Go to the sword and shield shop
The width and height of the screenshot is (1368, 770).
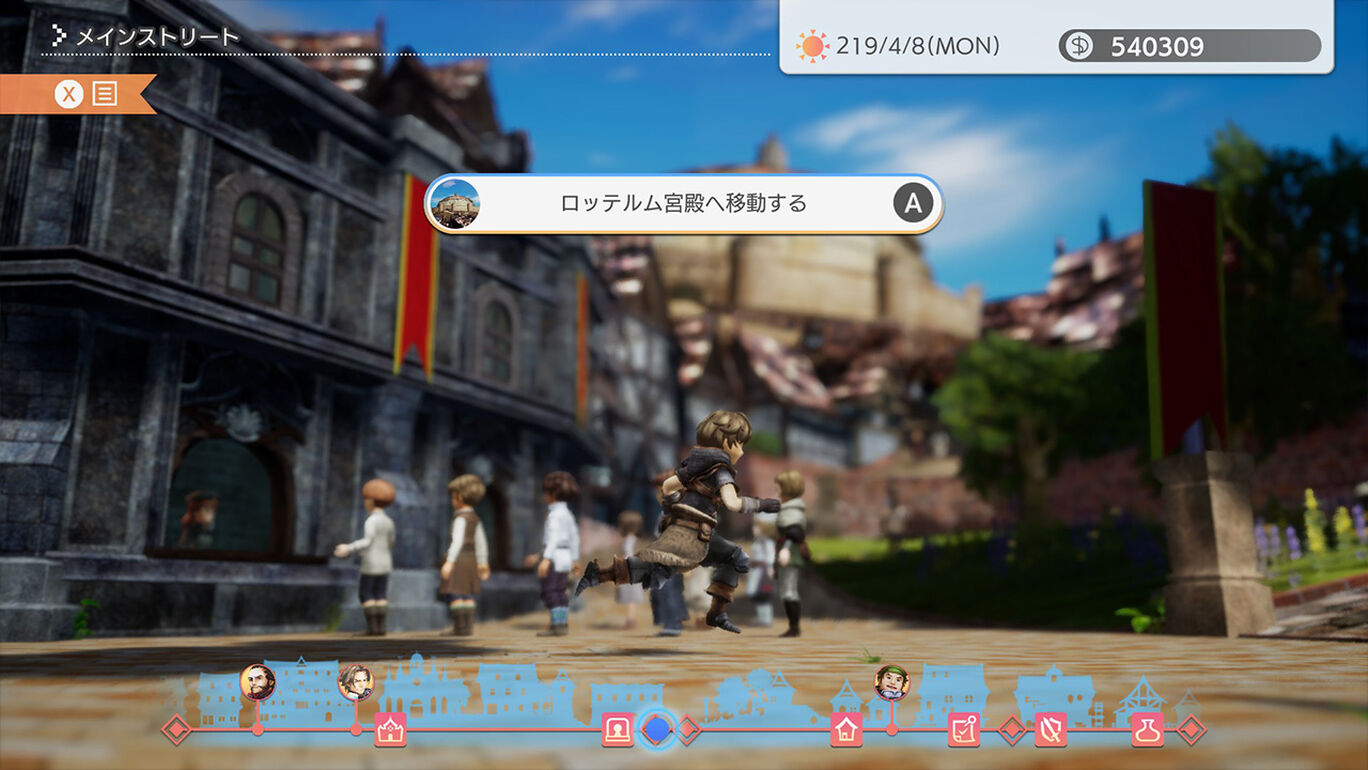[x=1050, y=730]
